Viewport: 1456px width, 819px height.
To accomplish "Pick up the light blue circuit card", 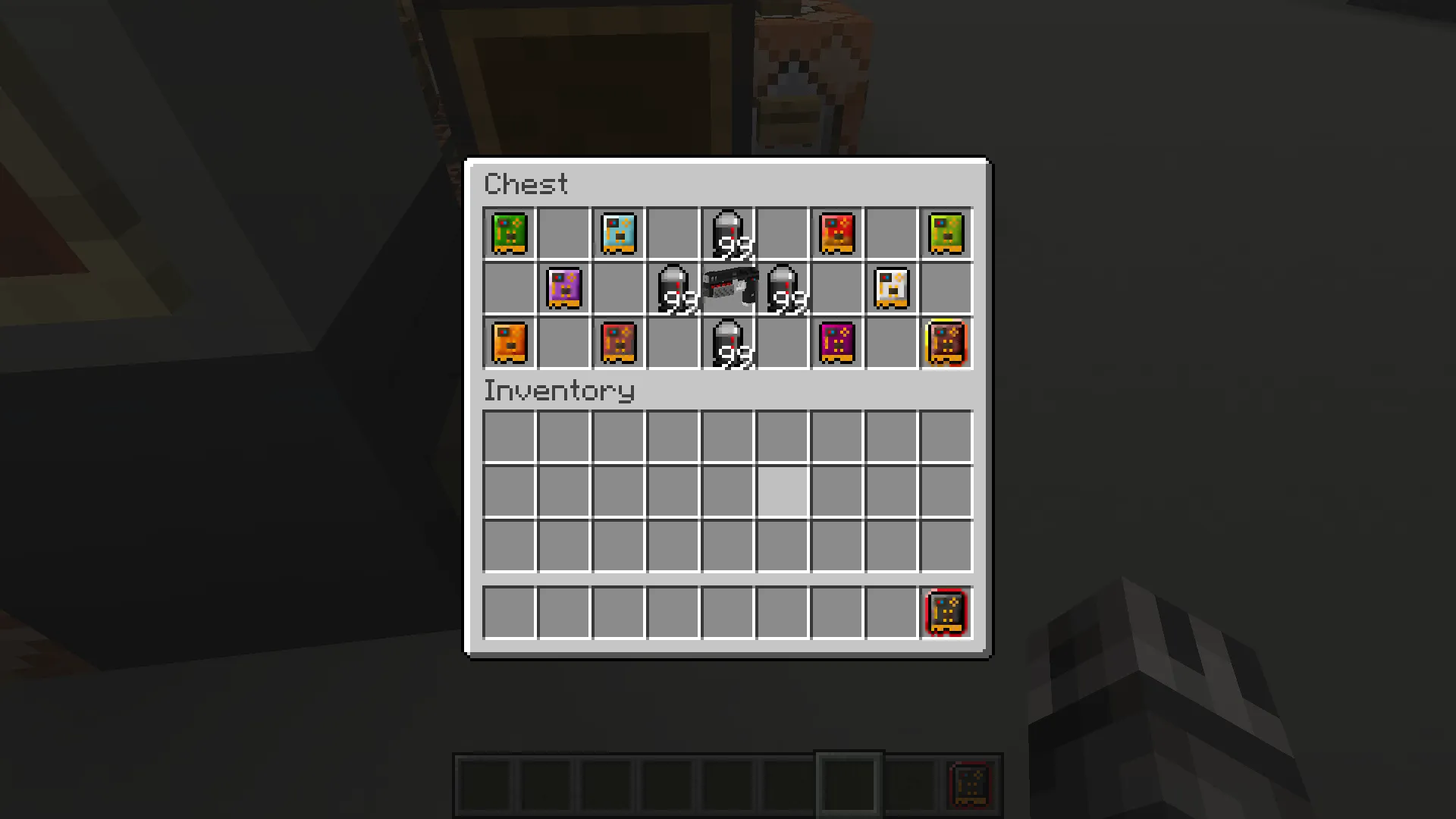I will pos(617,233).
